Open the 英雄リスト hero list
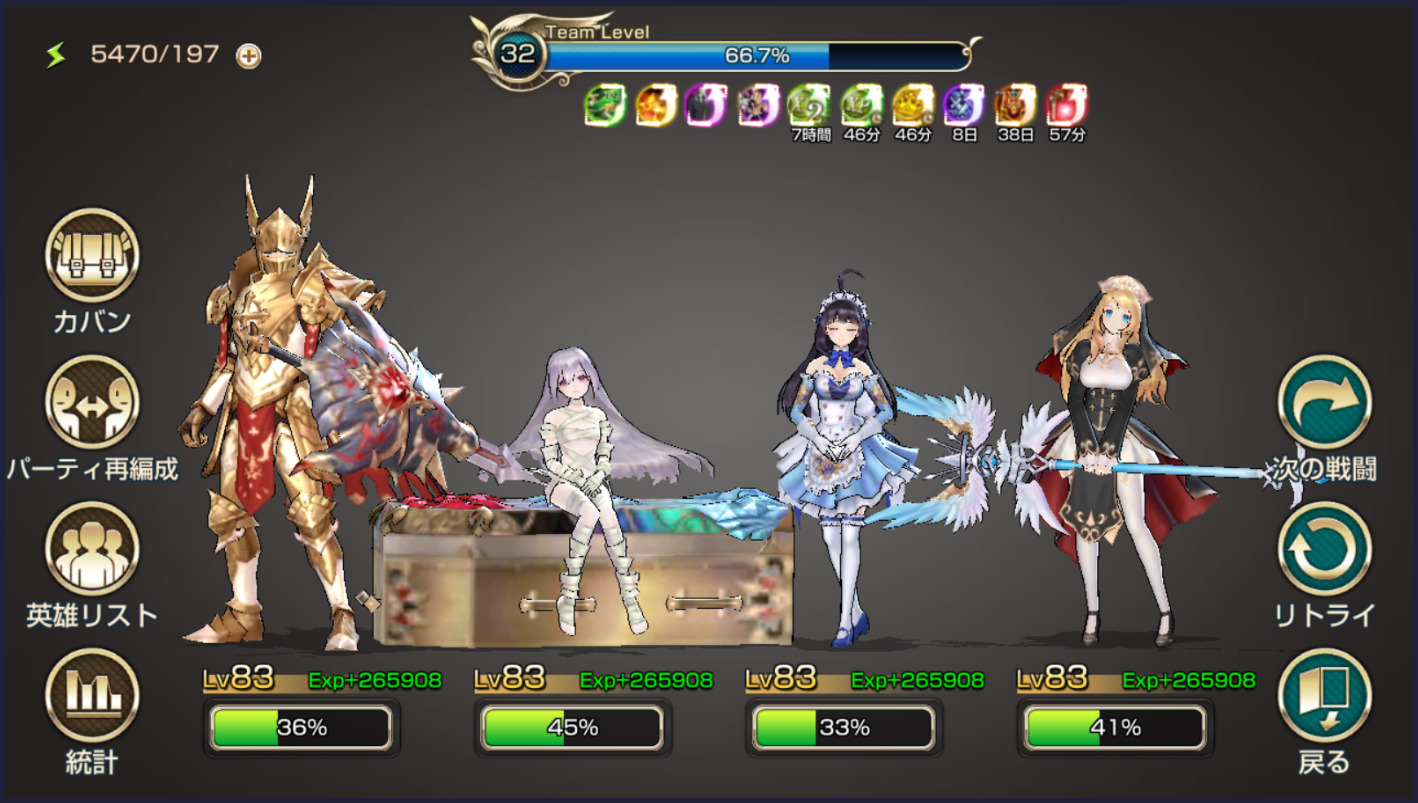Image resolution: width=1418 pixels, height=803 pixels. tap(92, 549)
